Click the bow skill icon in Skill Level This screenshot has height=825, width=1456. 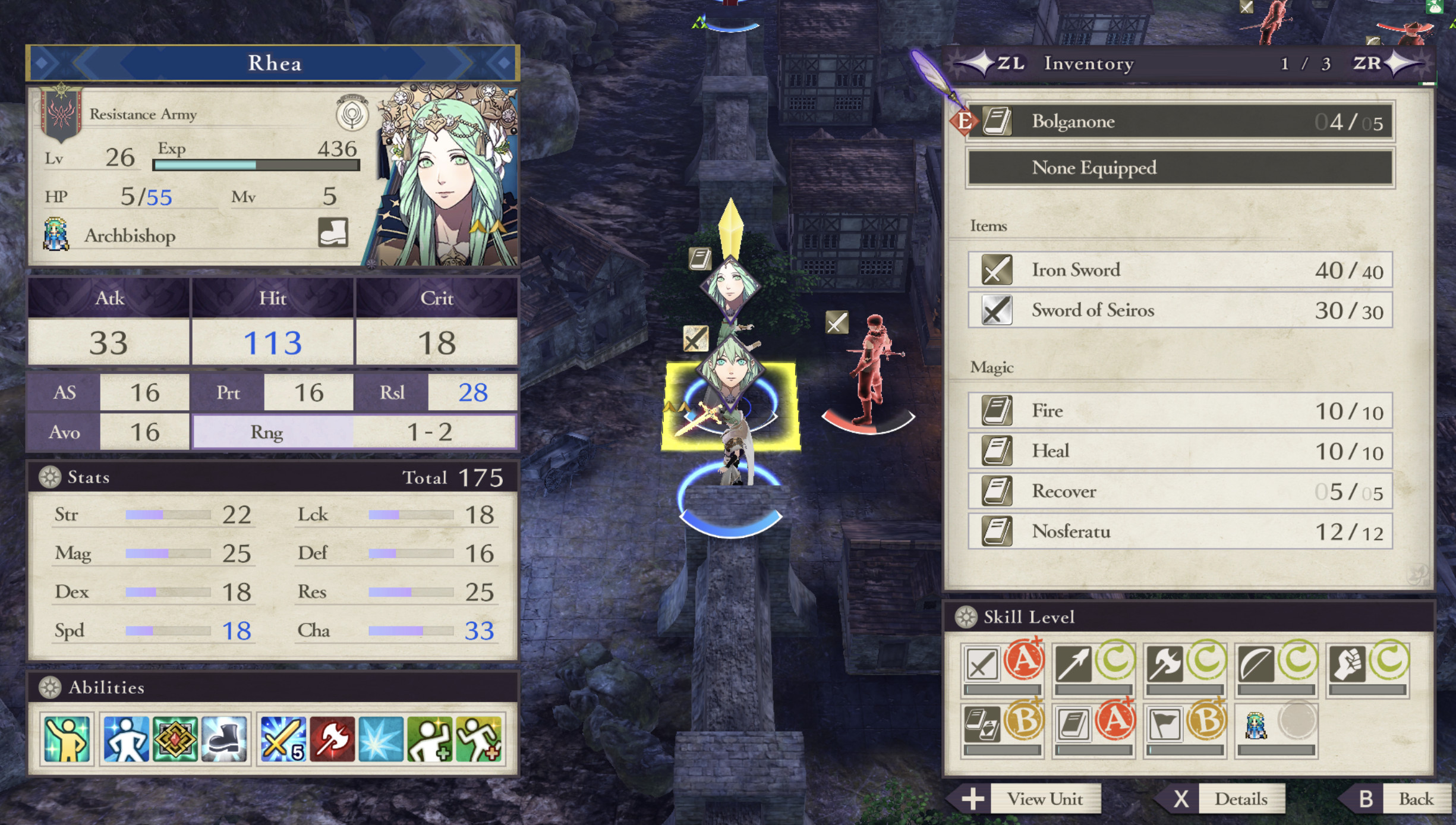coord(1073,664)
